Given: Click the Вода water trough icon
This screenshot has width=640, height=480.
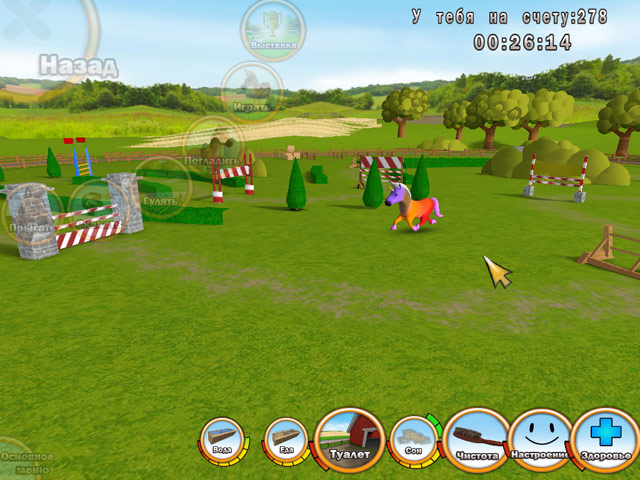Looking at the screenshot, I should point(221,440).
